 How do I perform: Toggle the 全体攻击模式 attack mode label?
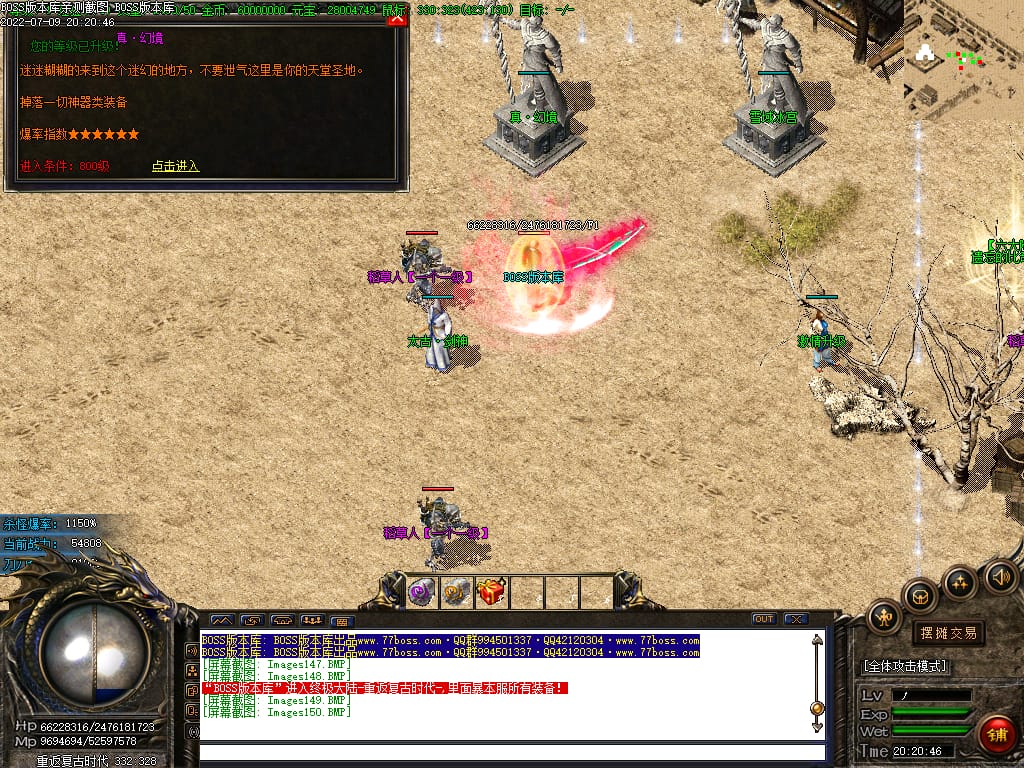click(905, 666)
